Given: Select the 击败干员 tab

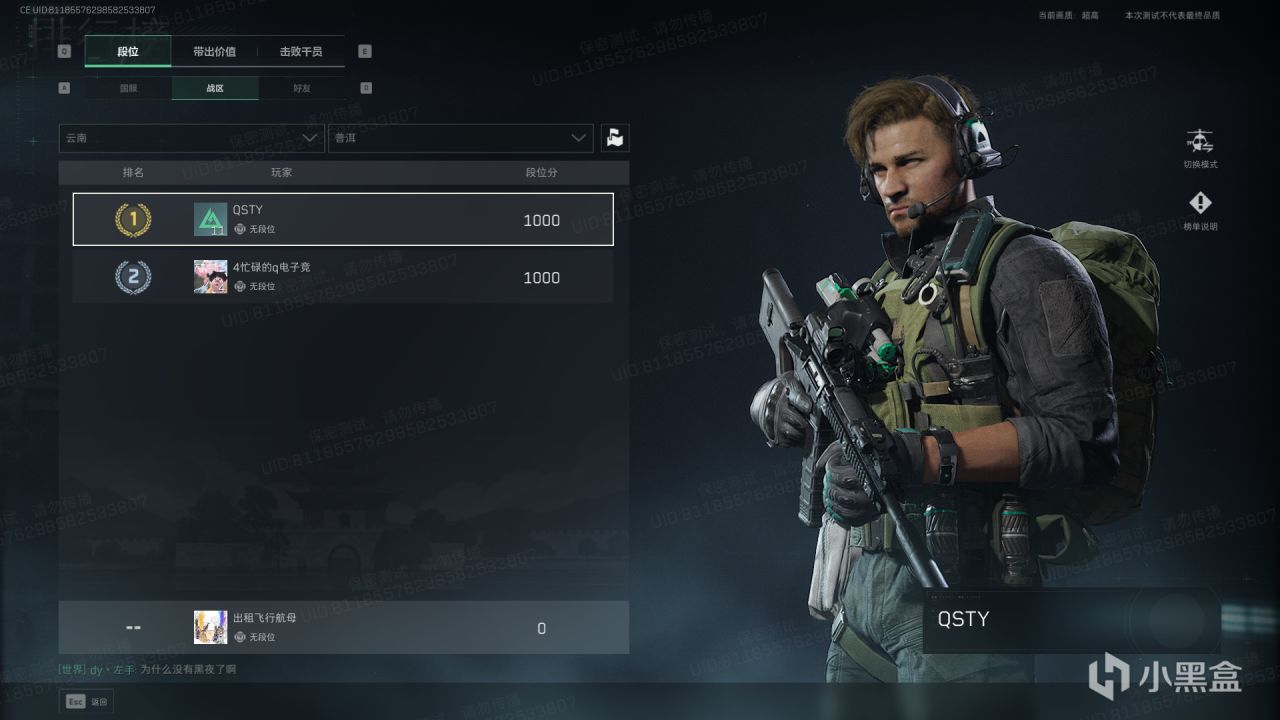Looking at the screenshot, I should (301, 52).
